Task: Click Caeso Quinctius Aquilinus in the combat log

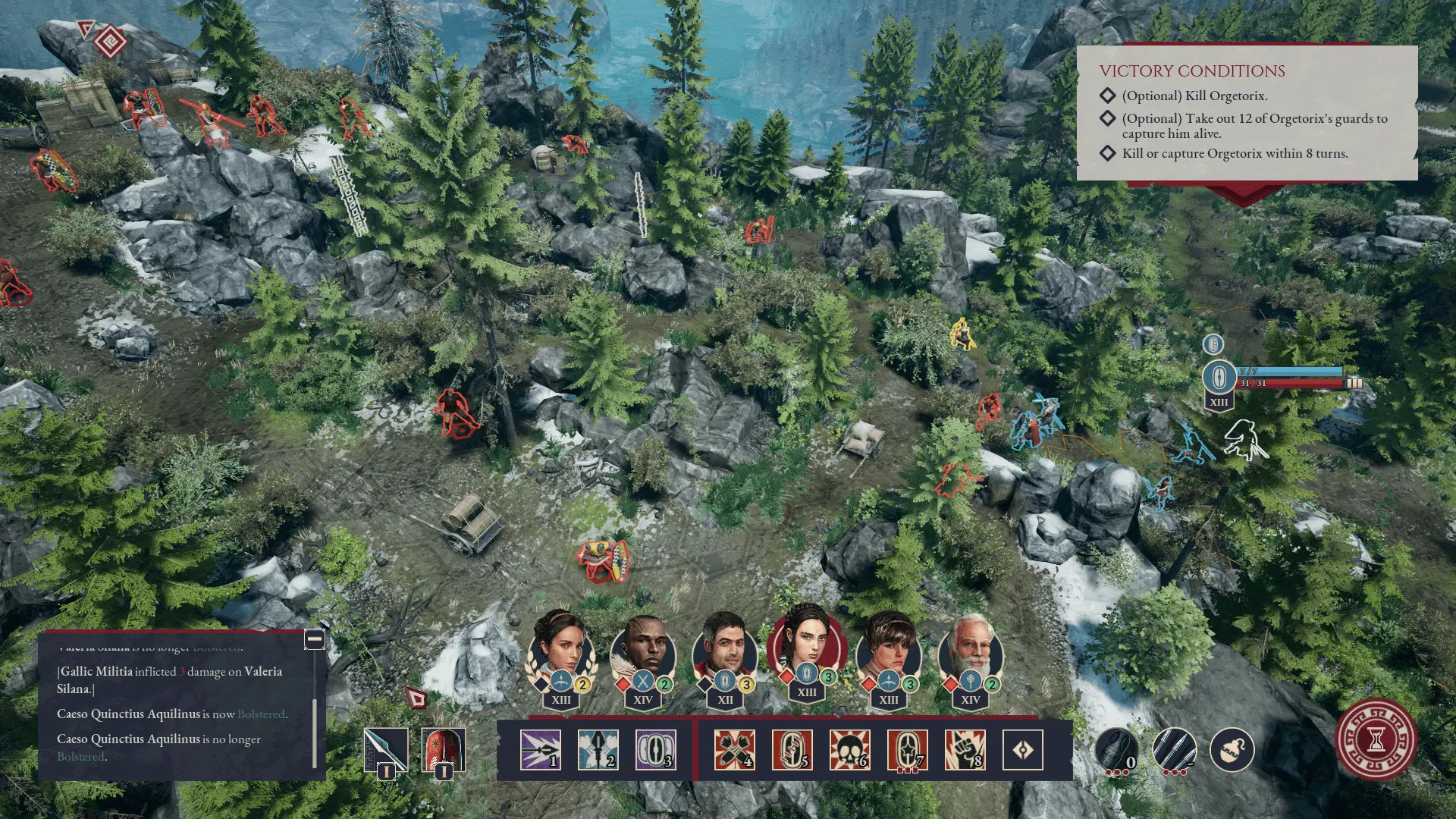Action: click(x=127, y=714)
